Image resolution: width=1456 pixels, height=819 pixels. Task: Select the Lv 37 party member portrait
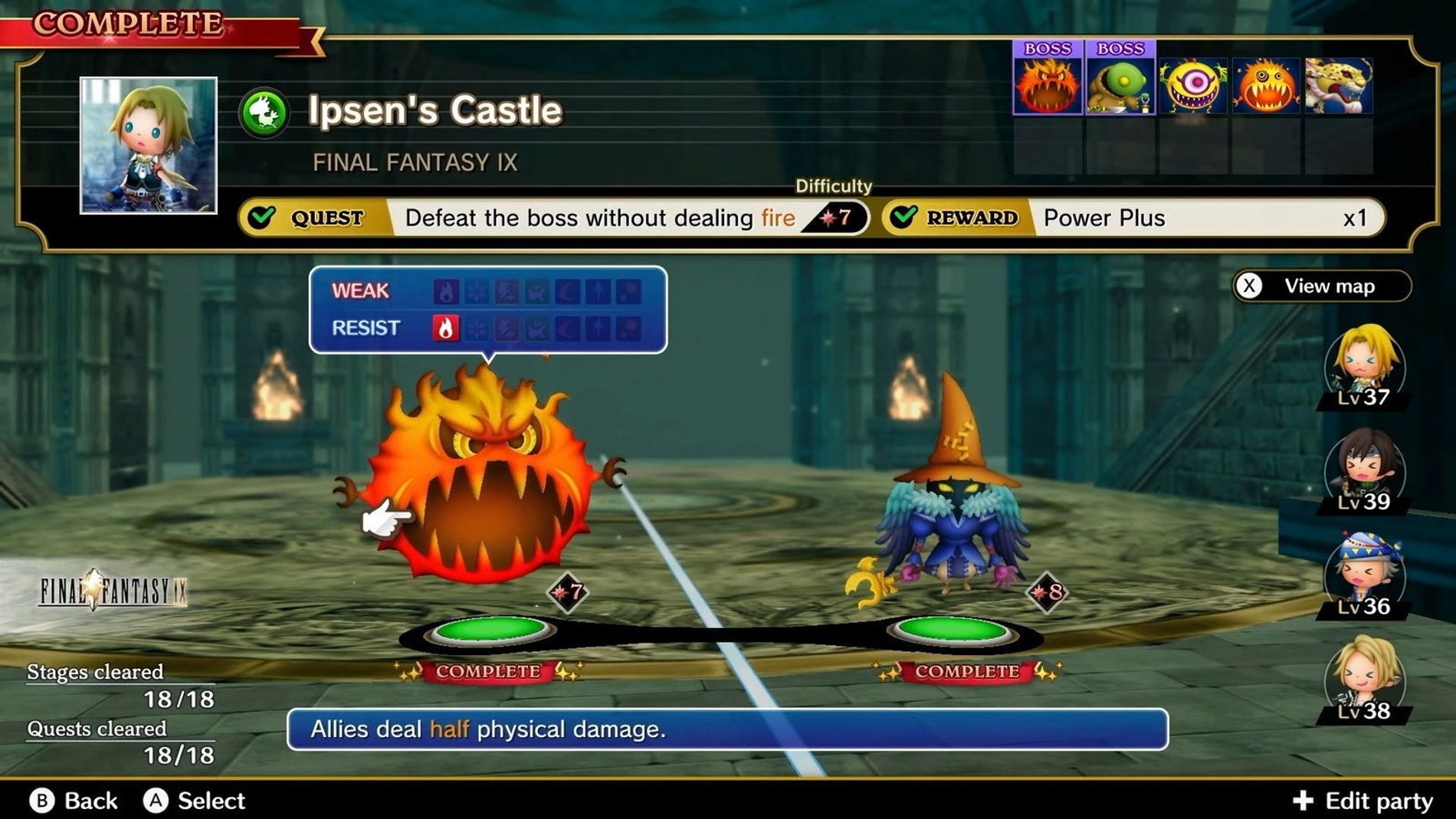click(x=1364, y=365)
